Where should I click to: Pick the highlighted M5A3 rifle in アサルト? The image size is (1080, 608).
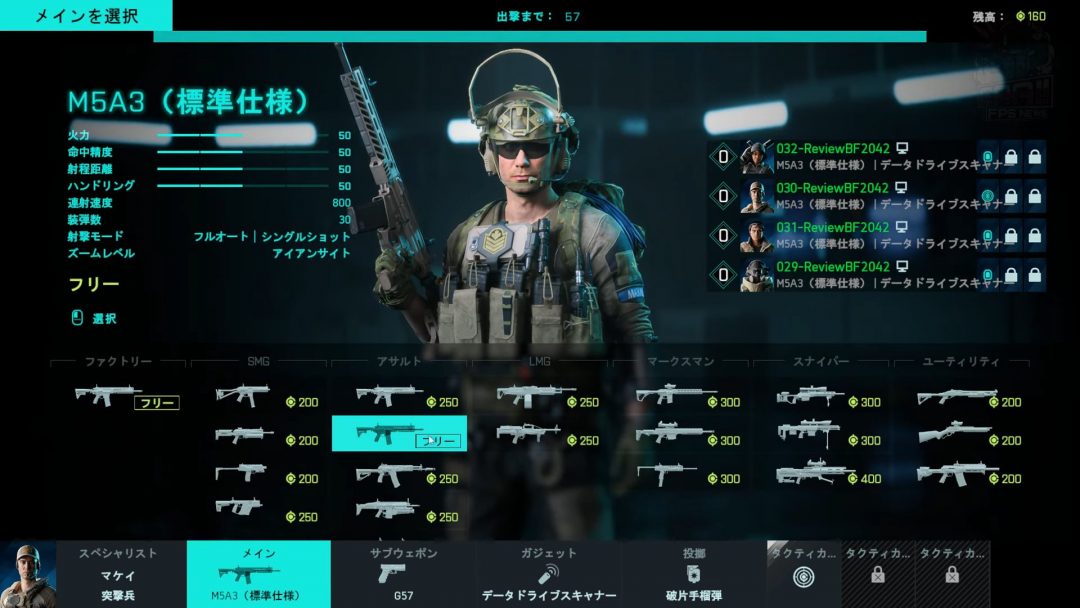pos(399,434)
